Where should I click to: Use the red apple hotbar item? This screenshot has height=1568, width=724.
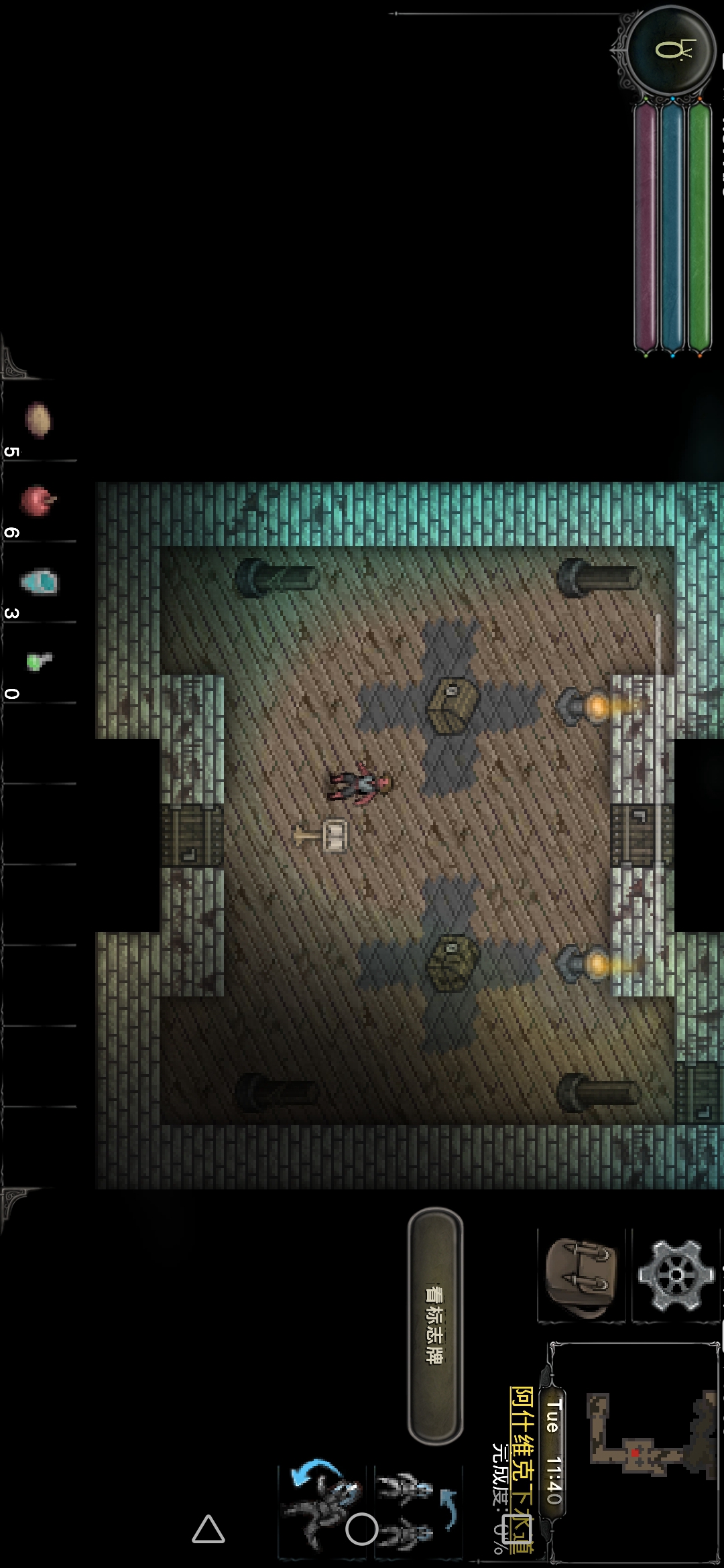(38, 501)
